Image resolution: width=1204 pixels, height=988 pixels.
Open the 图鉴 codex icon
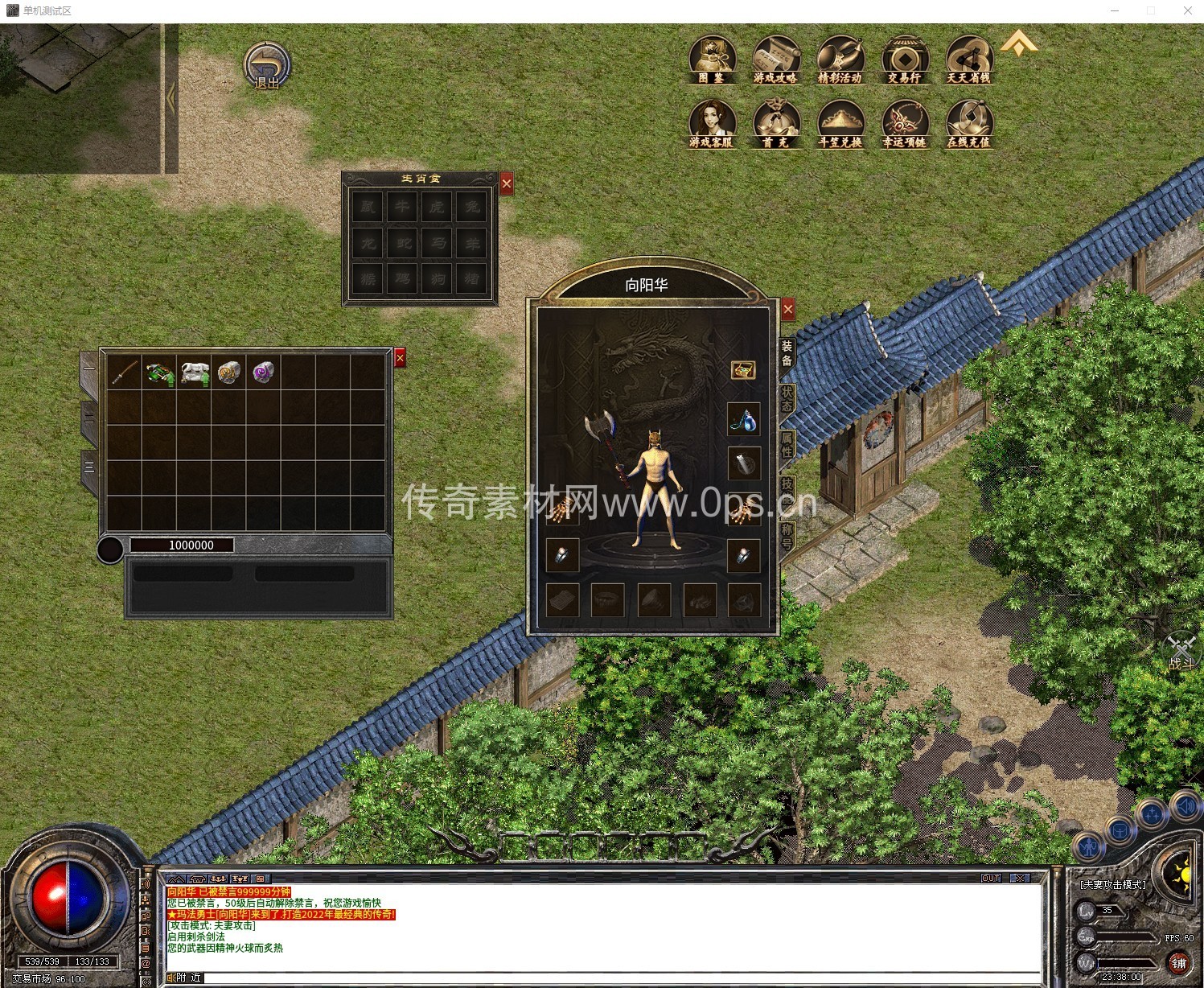(712, 60)
